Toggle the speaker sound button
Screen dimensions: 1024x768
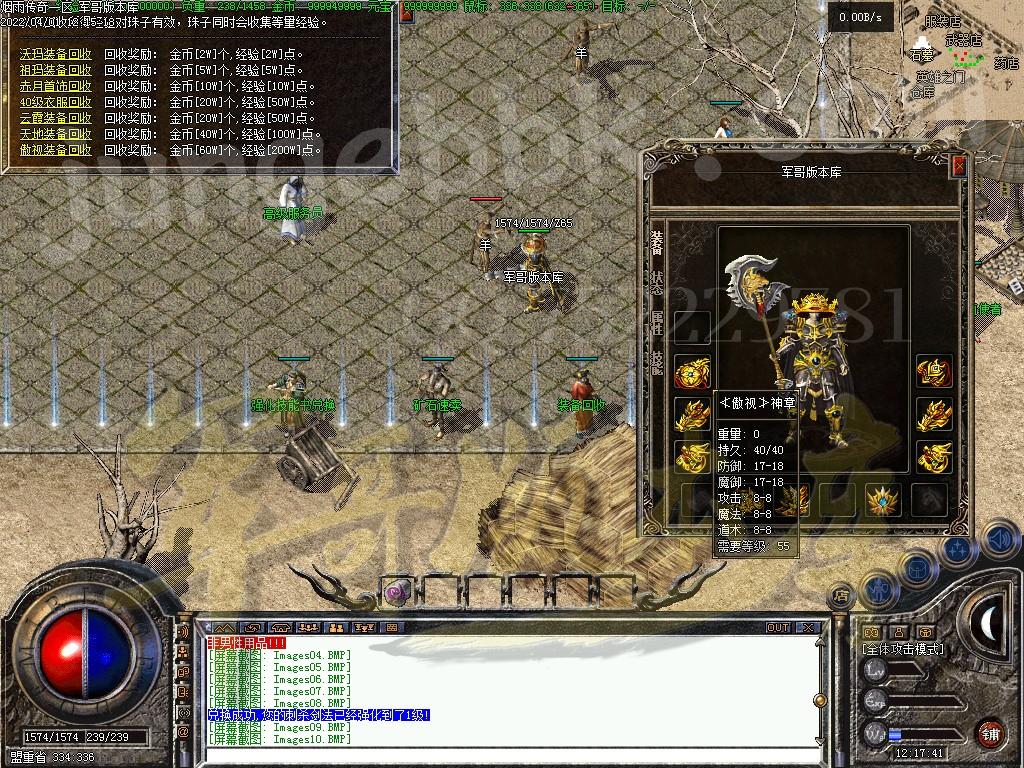click(x=998, y=540)
